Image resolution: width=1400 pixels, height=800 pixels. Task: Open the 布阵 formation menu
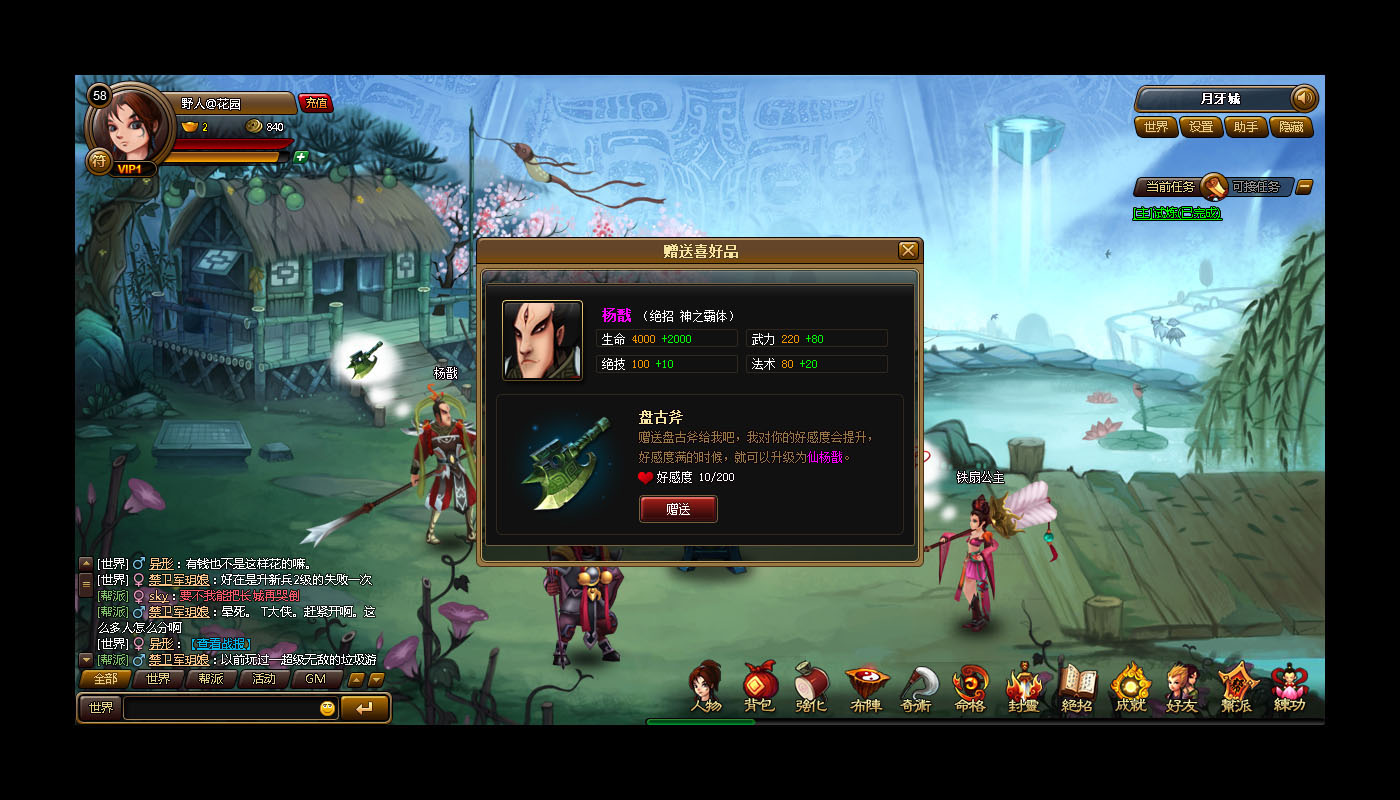865,688
